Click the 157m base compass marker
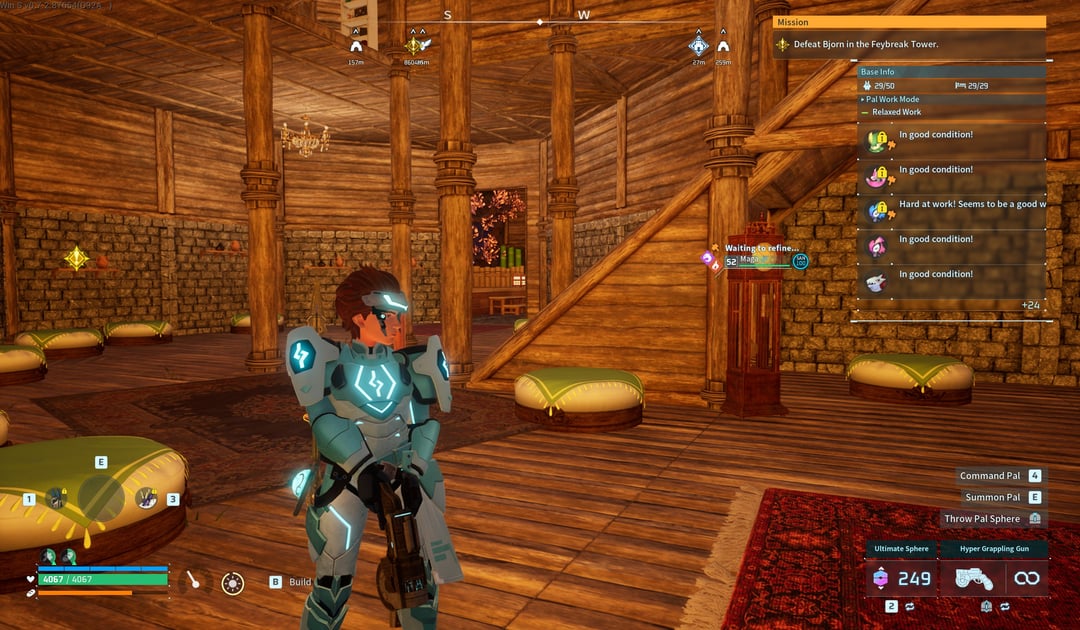 [356, 46]
